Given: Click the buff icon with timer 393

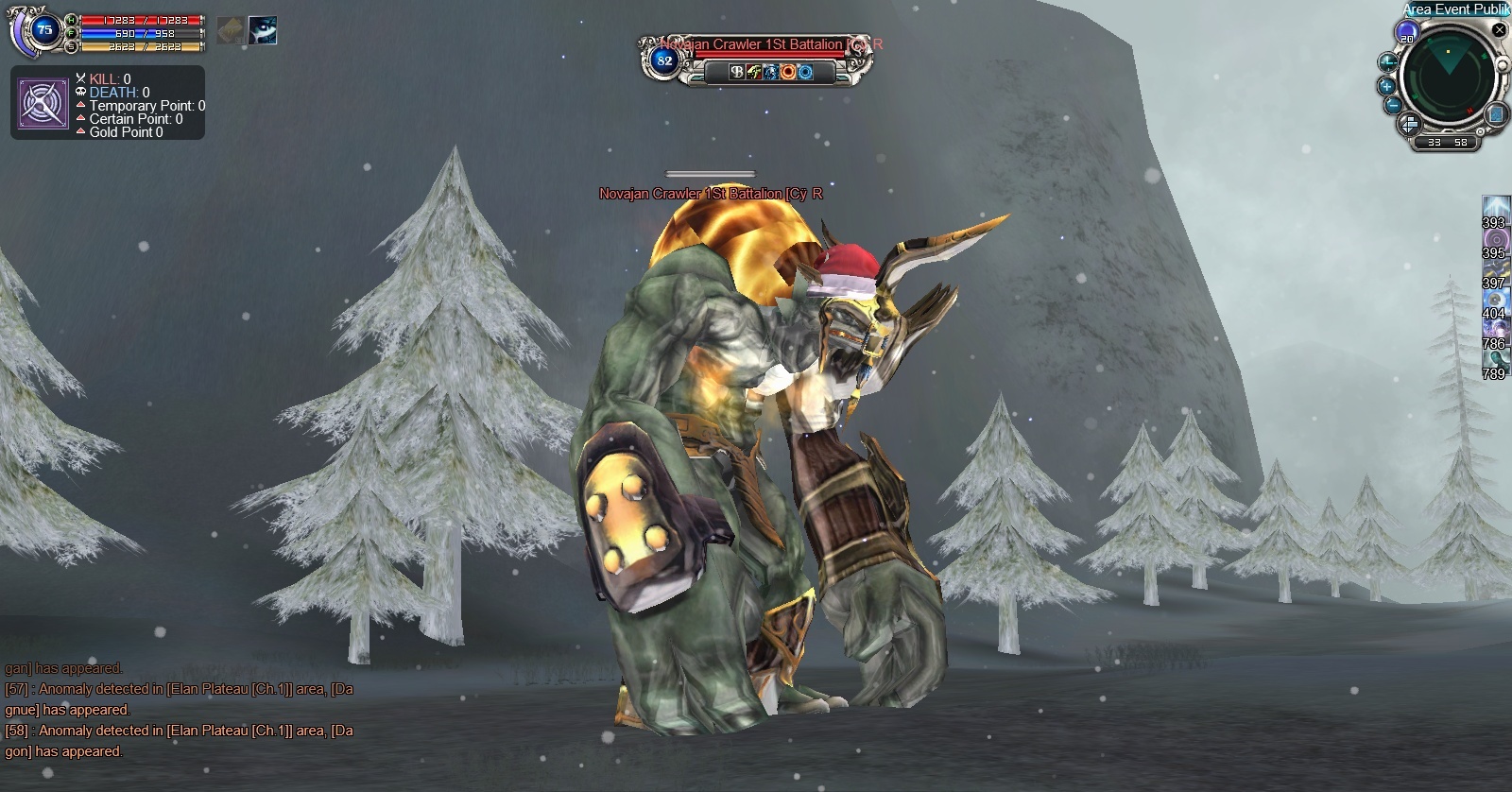Looking at the screenshot, I should coord(1494,207).
